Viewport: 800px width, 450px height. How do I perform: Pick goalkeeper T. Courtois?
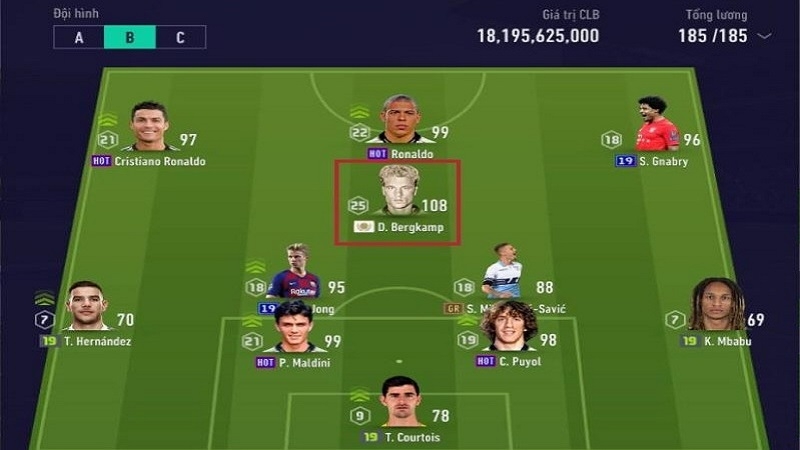coord(402,403)
